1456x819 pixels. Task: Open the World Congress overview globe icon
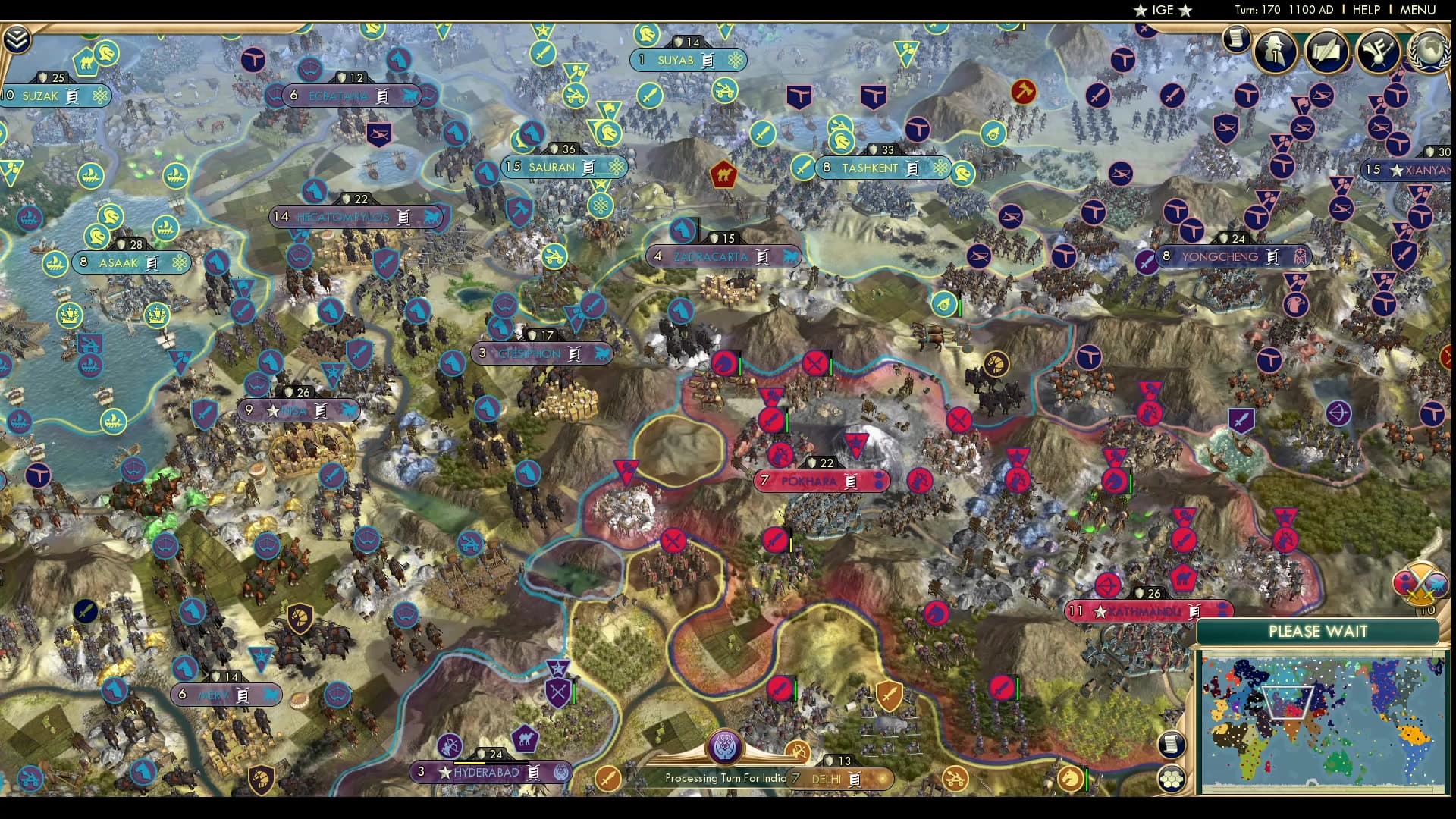point(1429,53)
